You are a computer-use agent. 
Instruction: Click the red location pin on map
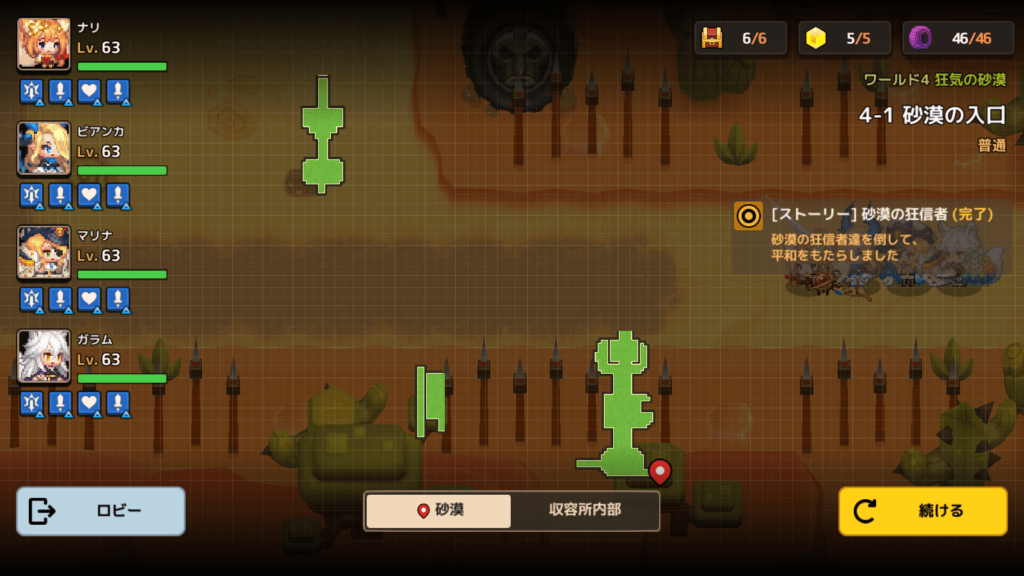(659, 469)
